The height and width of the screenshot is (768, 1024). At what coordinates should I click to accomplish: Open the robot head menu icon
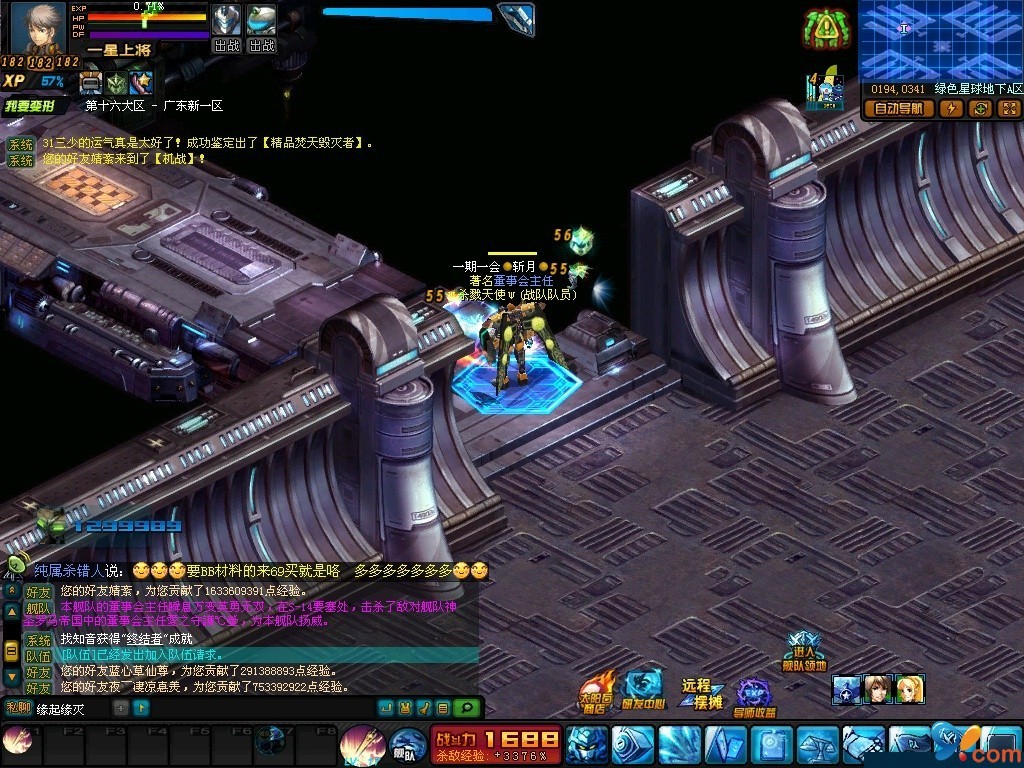587,745
